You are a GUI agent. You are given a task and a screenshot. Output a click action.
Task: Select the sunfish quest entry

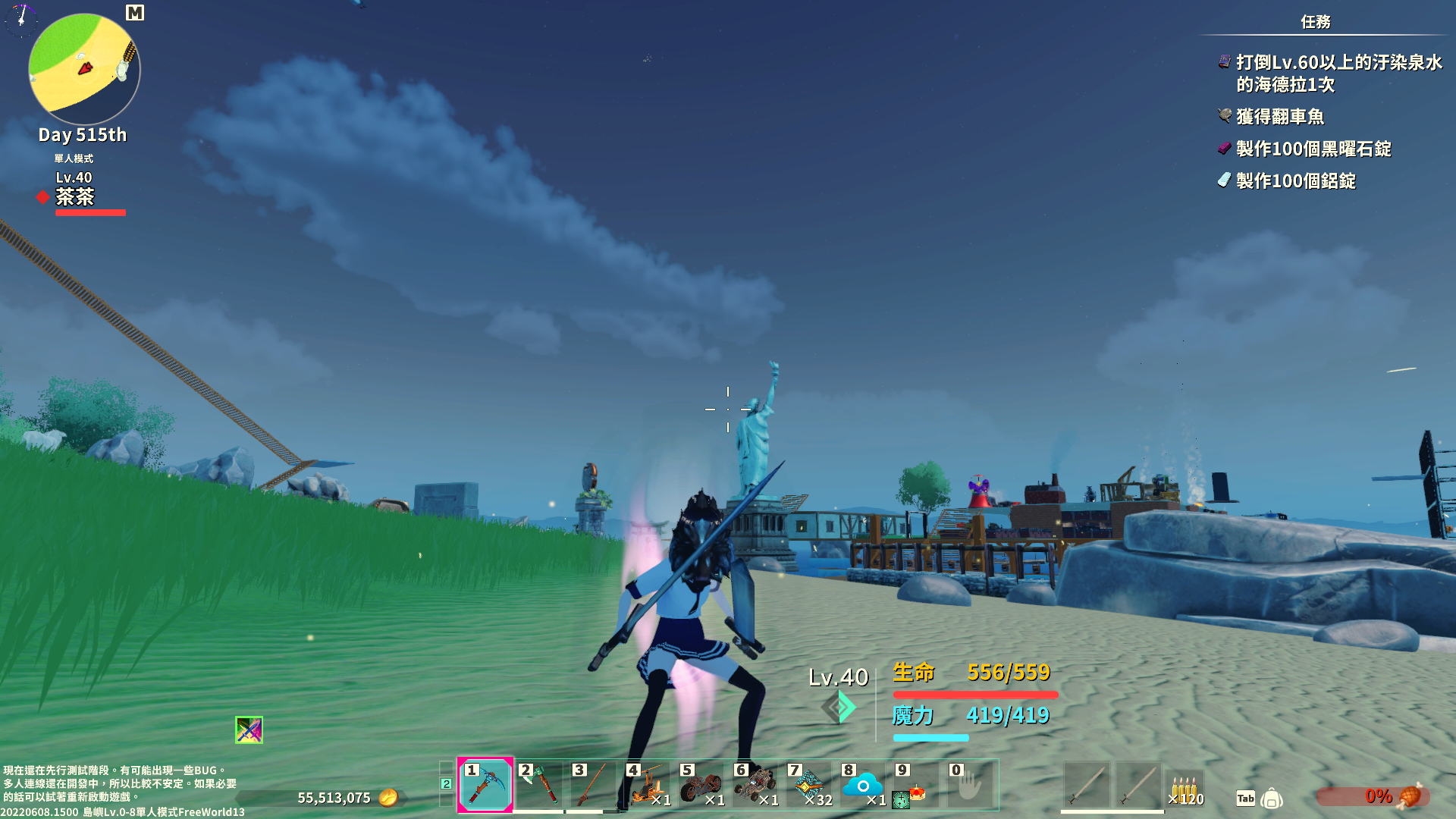point(1280,117)
